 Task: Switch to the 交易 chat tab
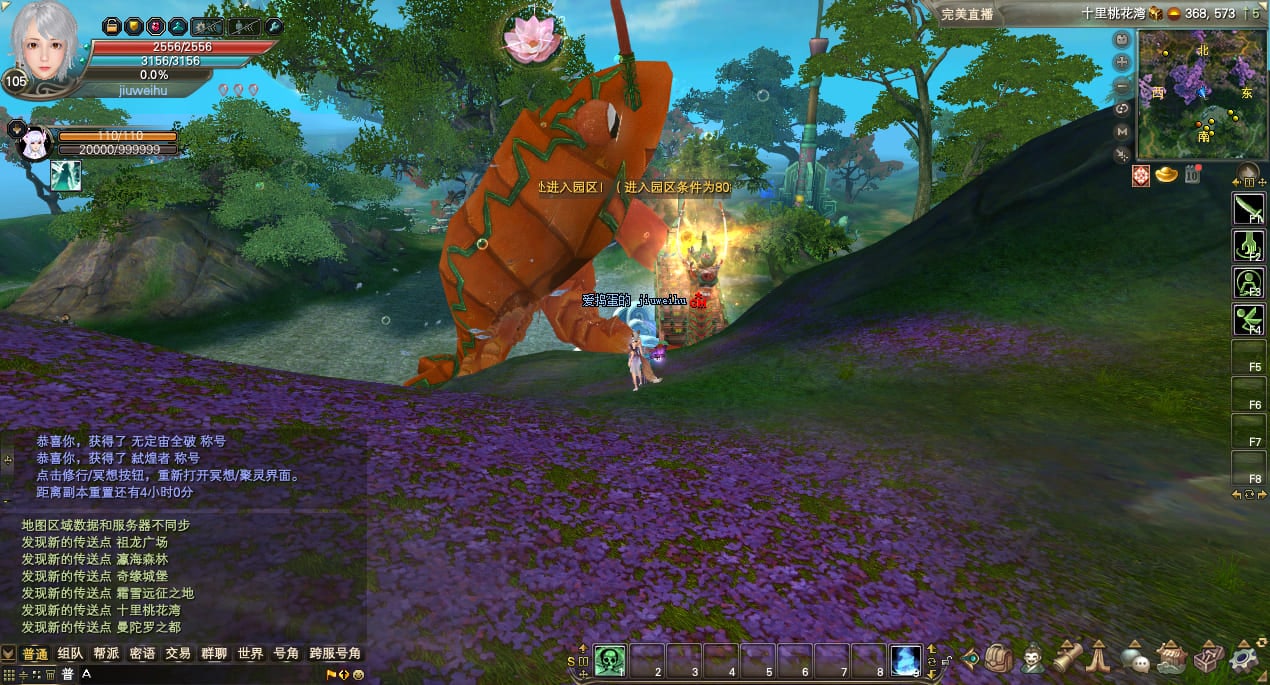pos(178,654)
